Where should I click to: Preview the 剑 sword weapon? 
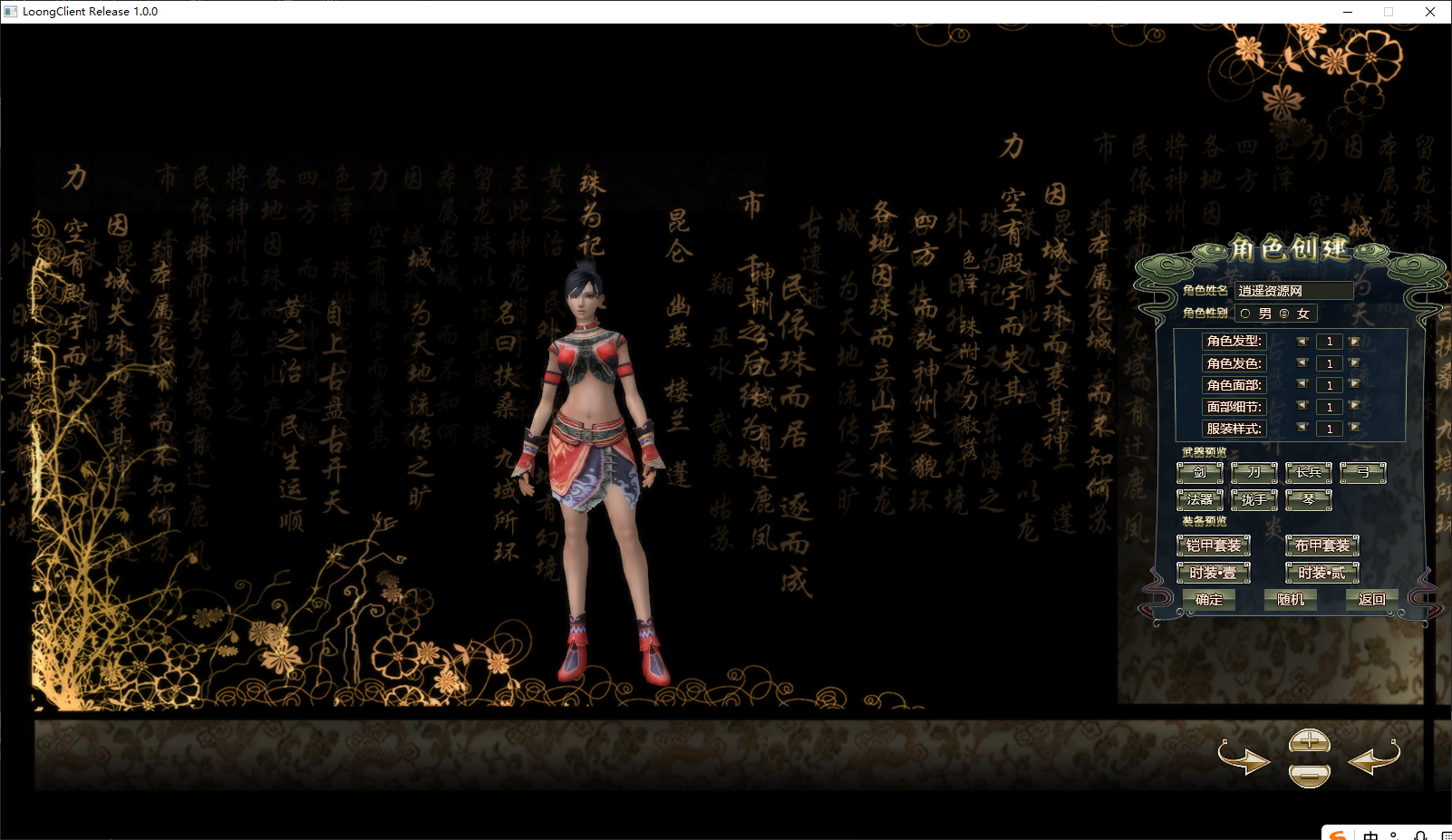point(1200,472)
